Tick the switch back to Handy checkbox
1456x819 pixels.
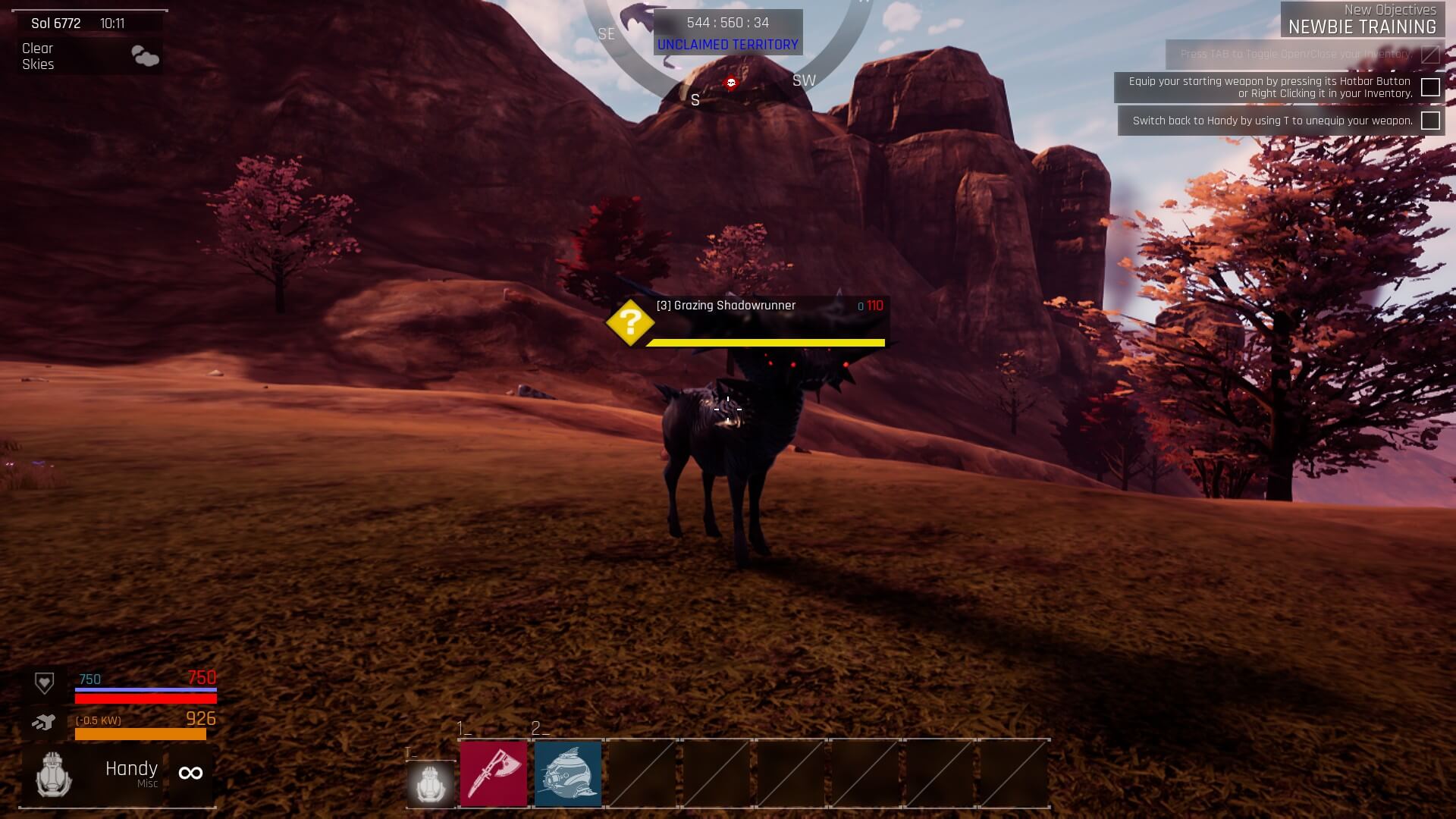pyautogui.click(x=1430, y=121)
